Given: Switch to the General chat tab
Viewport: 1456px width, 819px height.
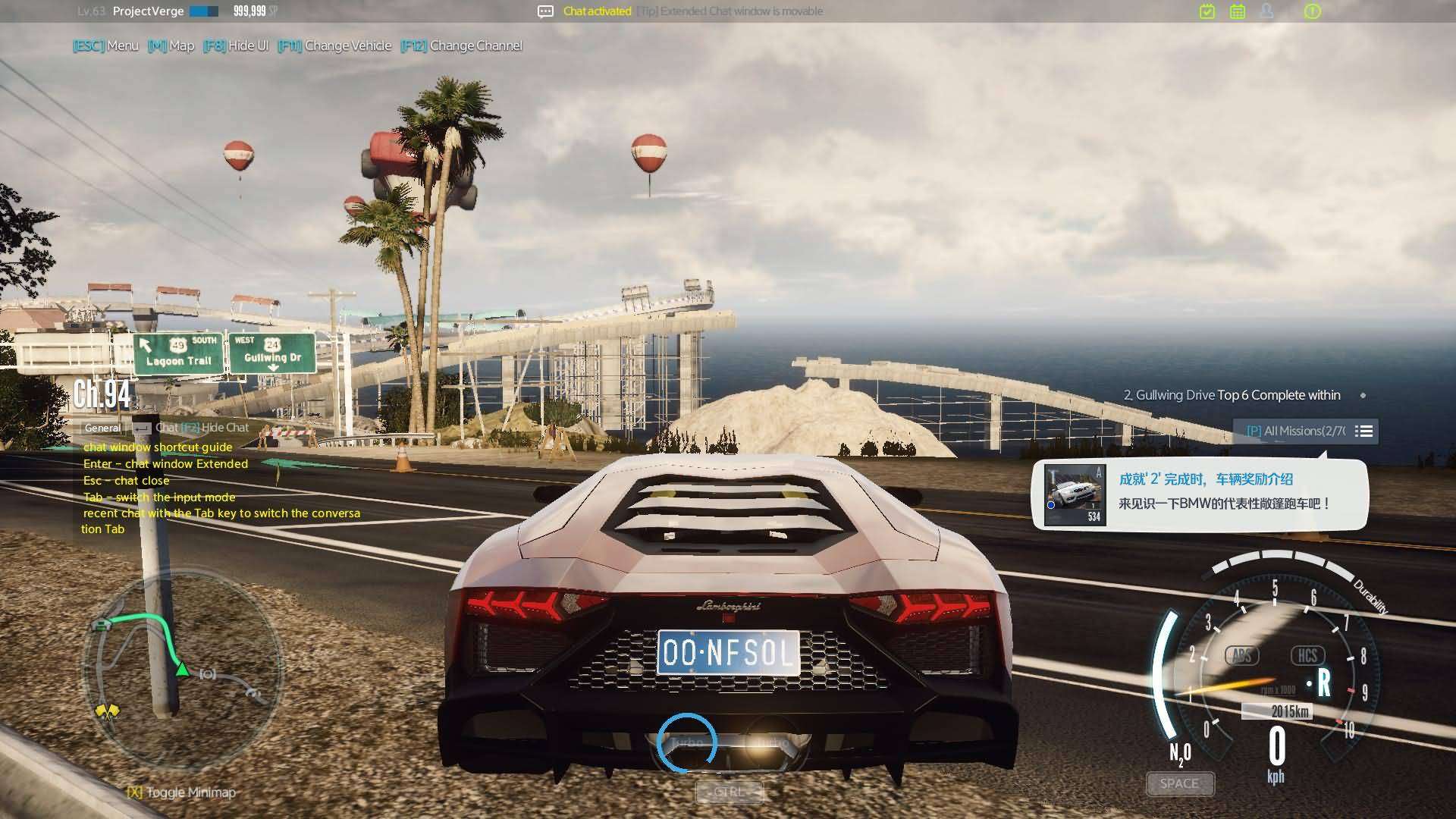Looking at the screenshot, I should pyautogui.click(x=102, y=428).
